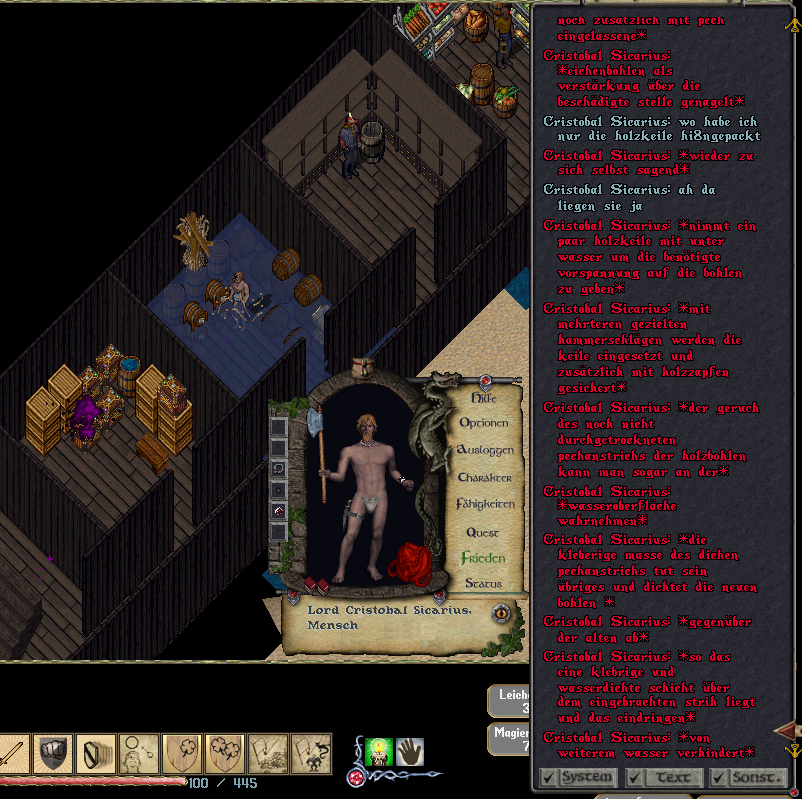Open the Status window

(x=483, y=583)
